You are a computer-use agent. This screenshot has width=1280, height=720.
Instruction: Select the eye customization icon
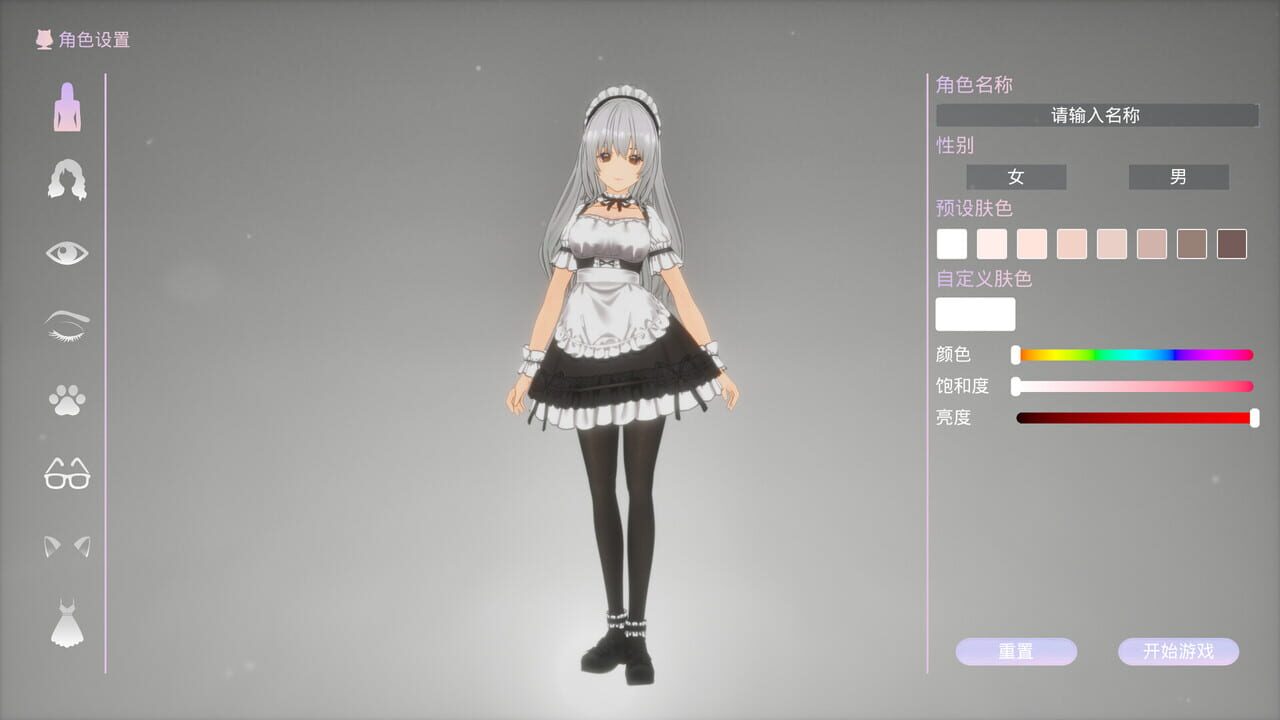tap(66, 252)
